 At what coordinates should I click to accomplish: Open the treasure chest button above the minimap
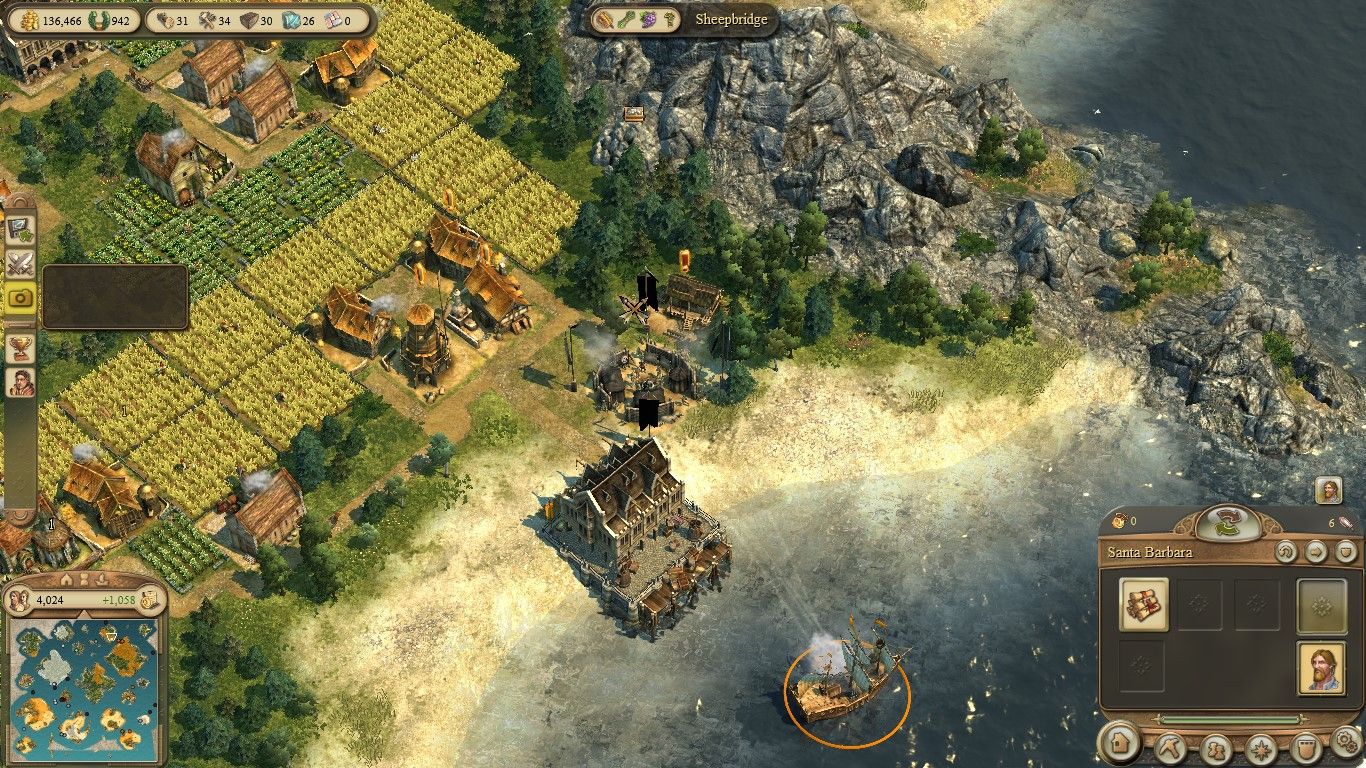(x=148, y=601)
